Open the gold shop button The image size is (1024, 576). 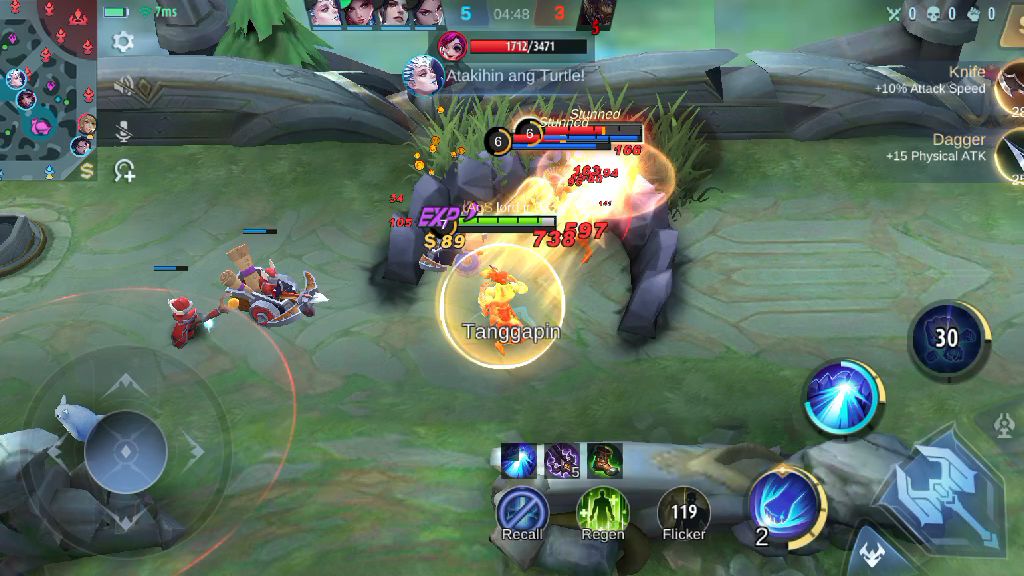click(88, 170)
